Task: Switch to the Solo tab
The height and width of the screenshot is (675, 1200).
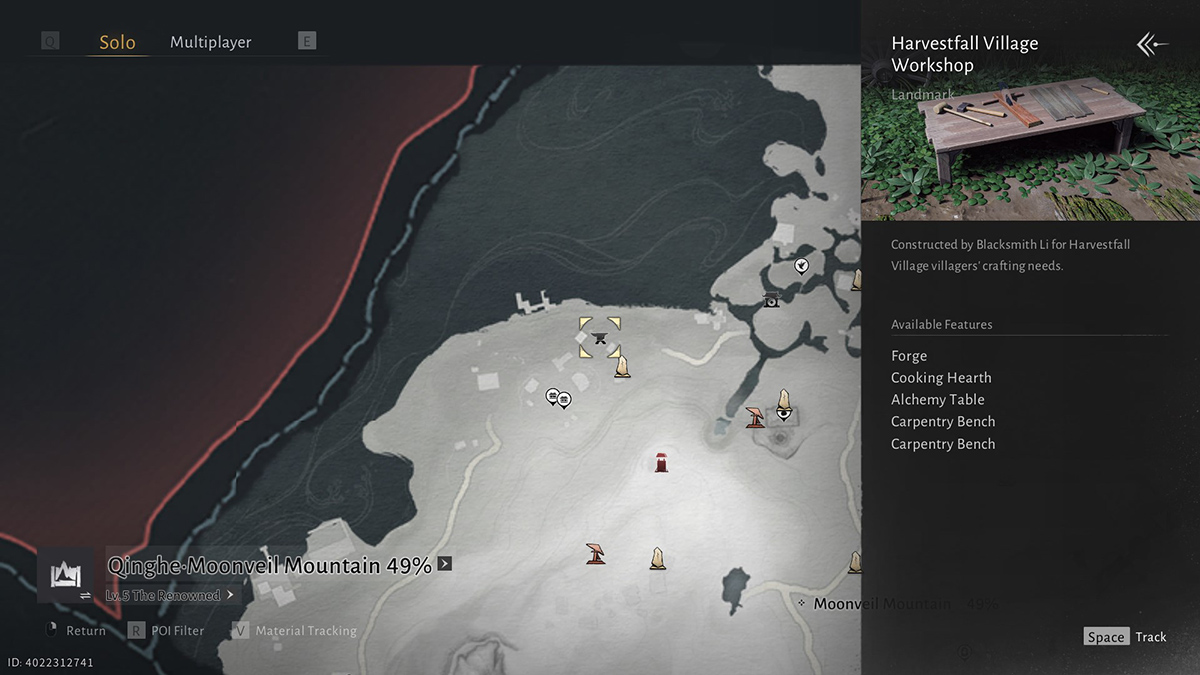Action: click(117, 43)
